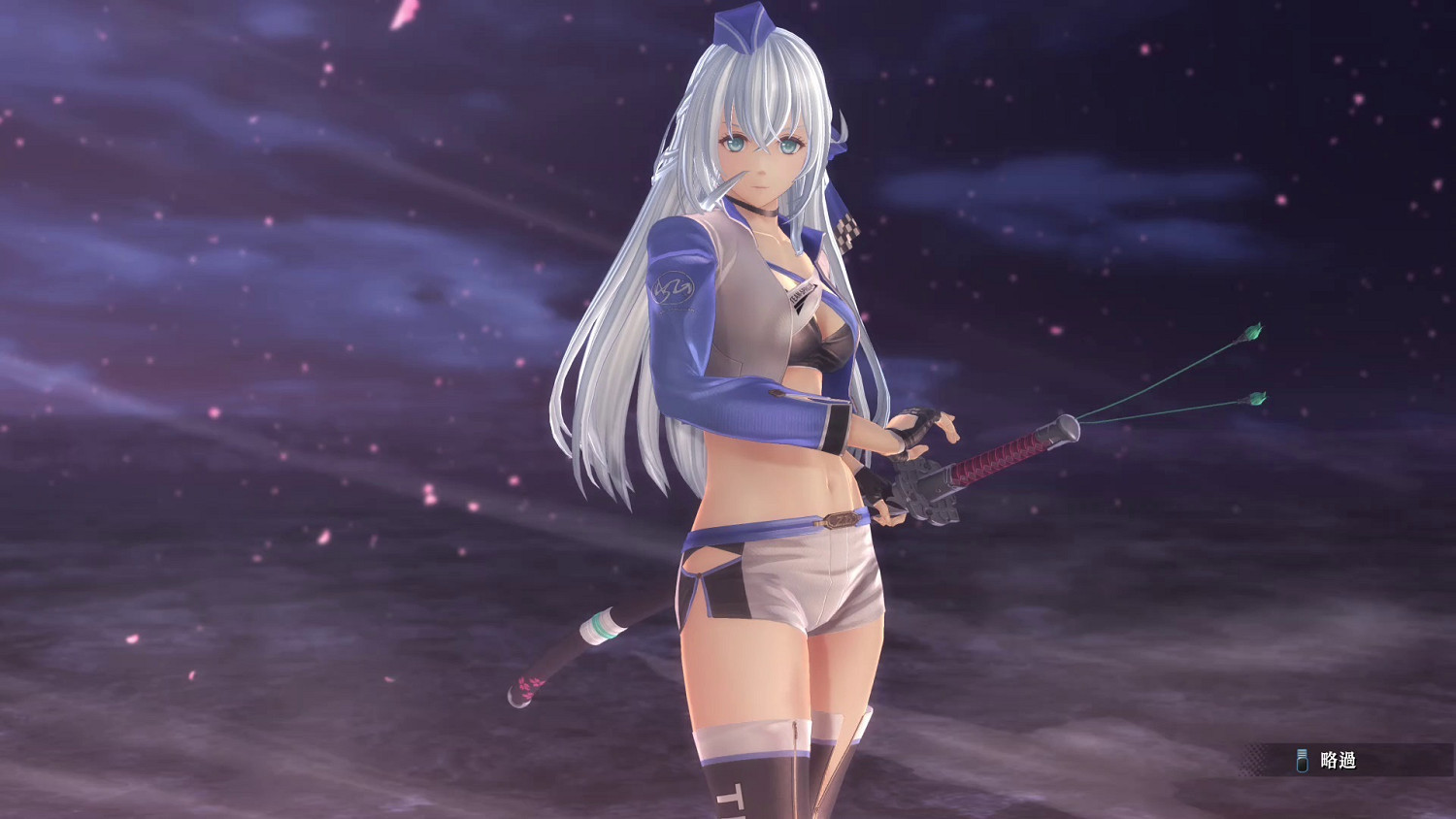This screenshot has height=819, width=1456.
Task: Click the green glowing twin antennae tips
Action: point(1251,335)
